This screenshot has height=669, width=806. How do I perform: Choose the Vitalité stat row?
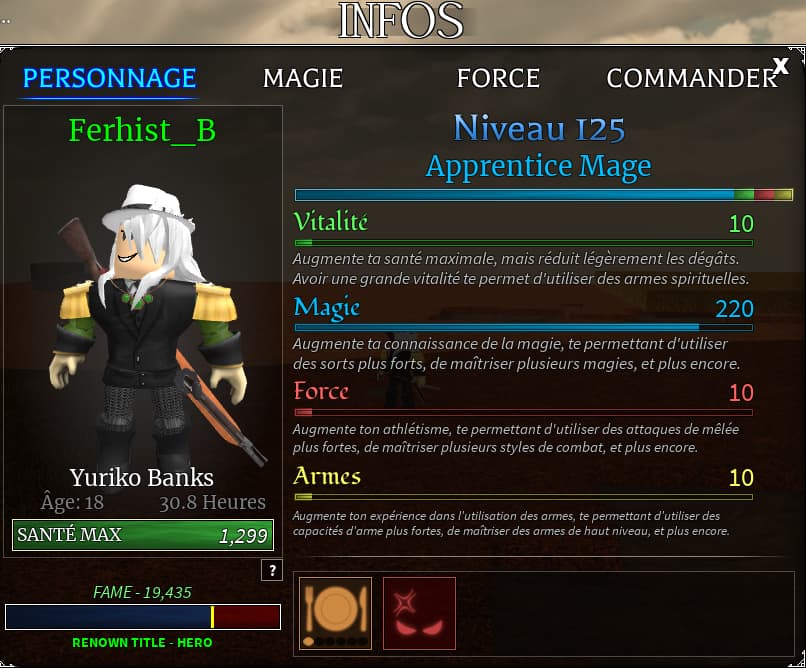[x=523, y=223]
